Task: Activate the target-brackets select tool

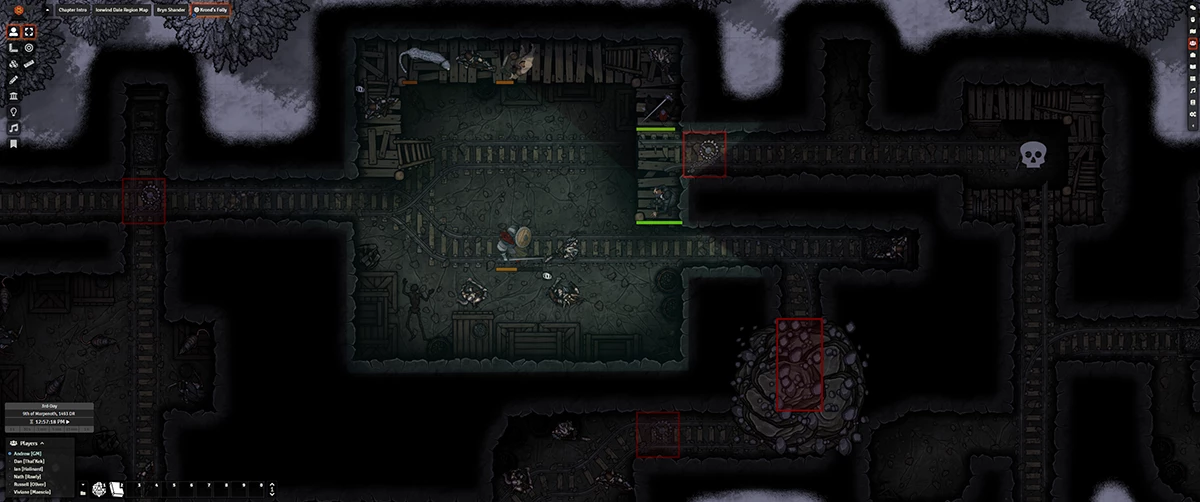Action: pyautogui.click(x=30, y=31)
